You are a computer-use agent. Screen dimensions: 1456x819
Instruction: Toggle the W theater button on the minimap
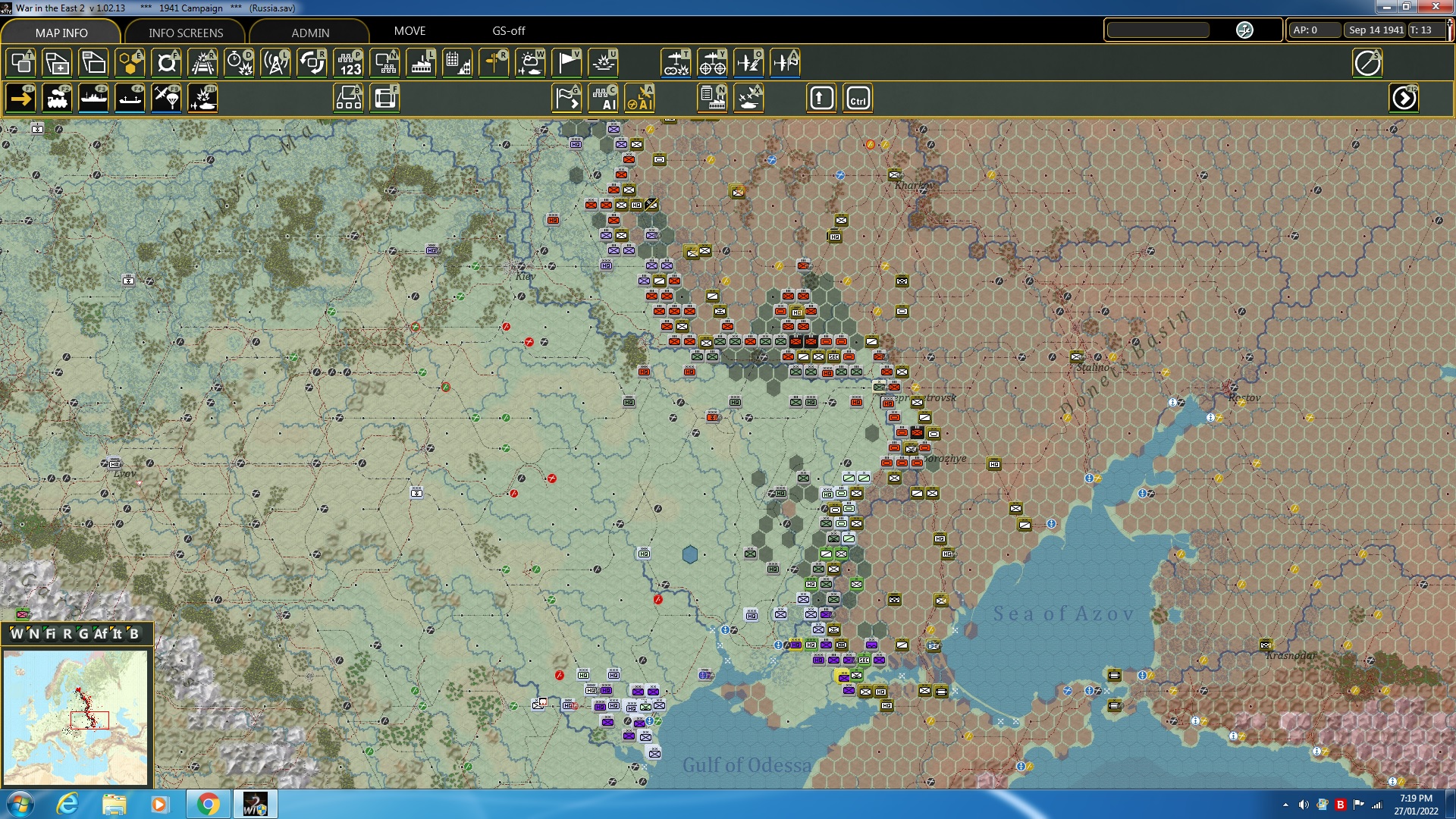click(x=17, y=635)
